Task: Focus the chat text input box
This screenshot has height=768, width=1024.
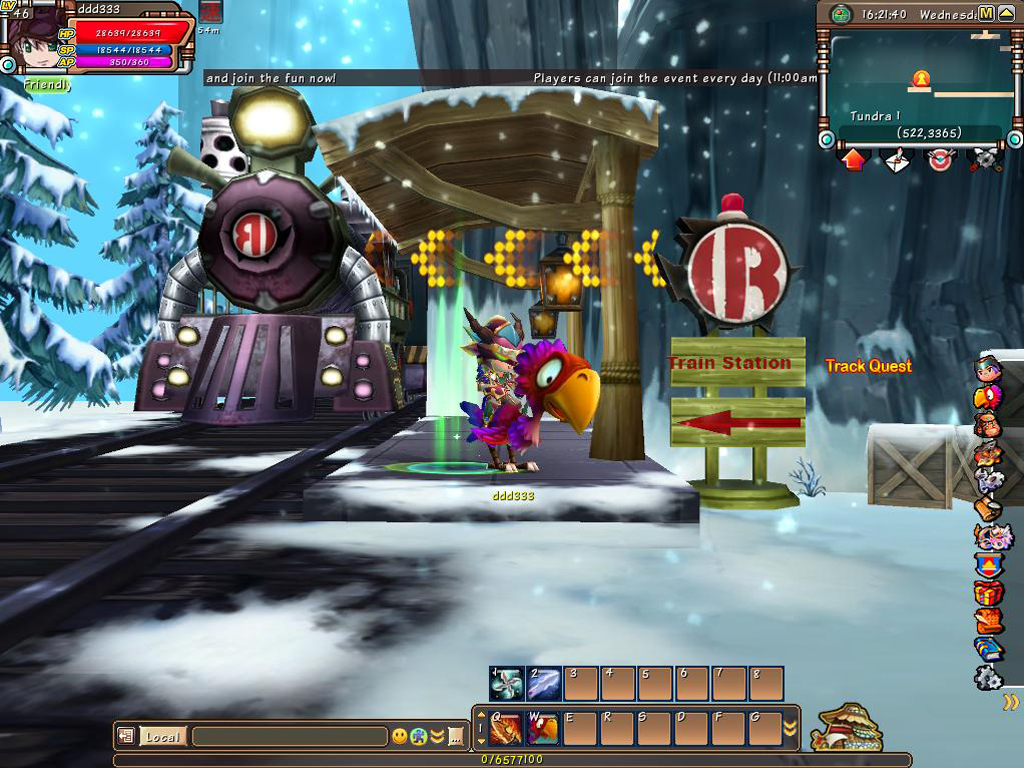Action: [289, 737]
